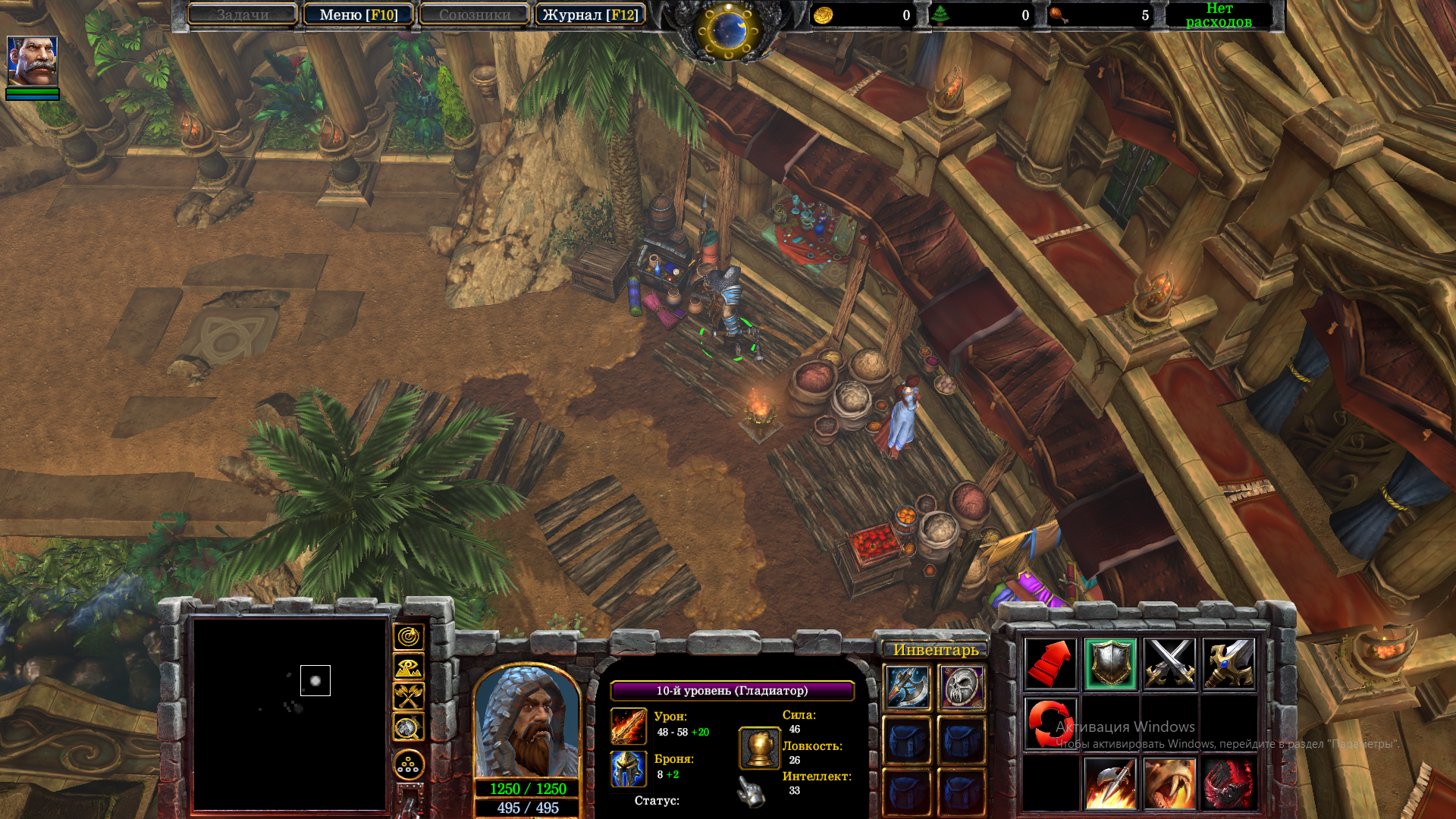
Task: Activate the roaring beast ability
Action: pyautogui.click(x=1169, y=783)
